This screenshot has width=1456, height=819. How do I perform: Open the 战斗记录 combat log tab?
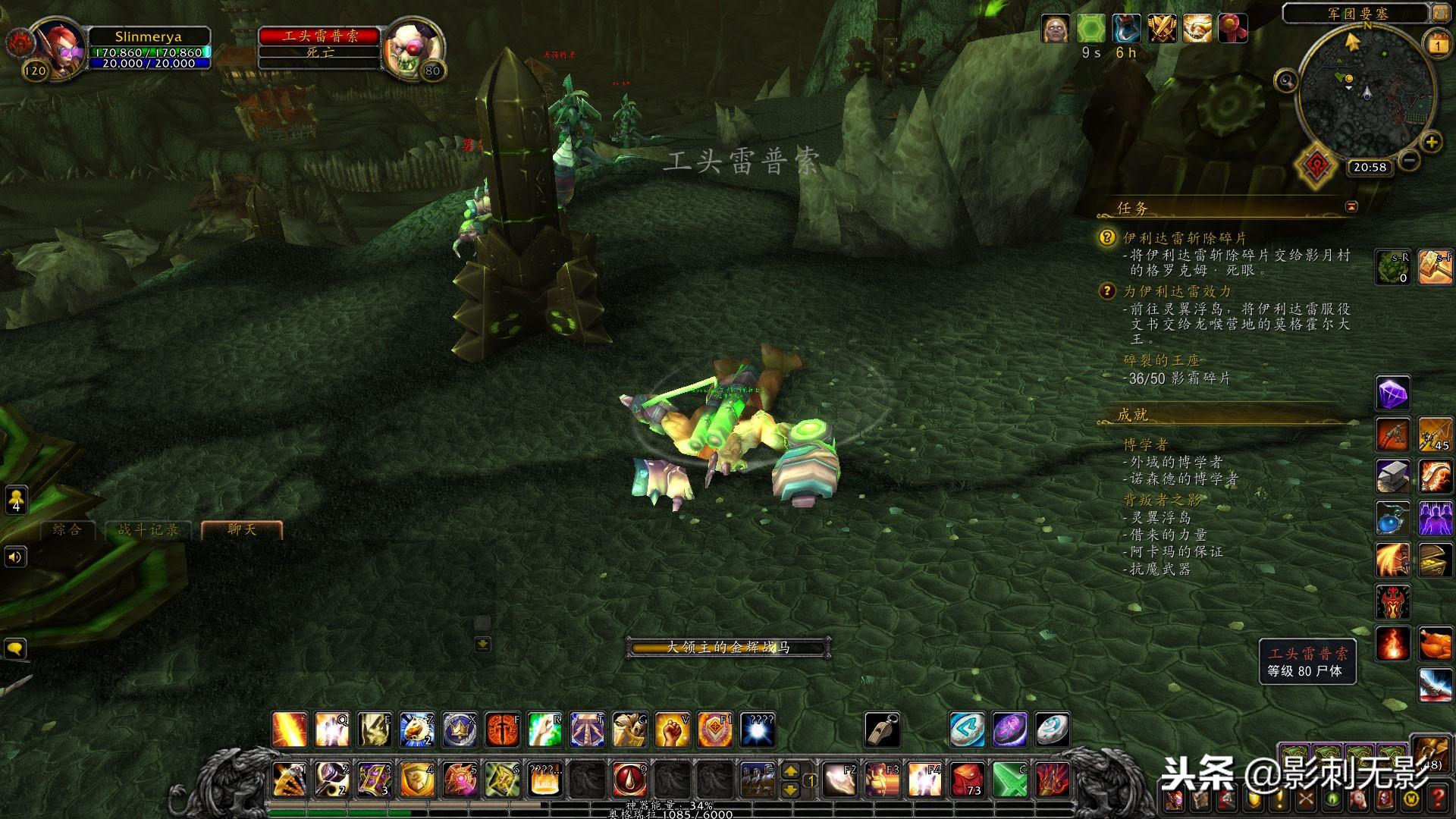click(149, 529)
